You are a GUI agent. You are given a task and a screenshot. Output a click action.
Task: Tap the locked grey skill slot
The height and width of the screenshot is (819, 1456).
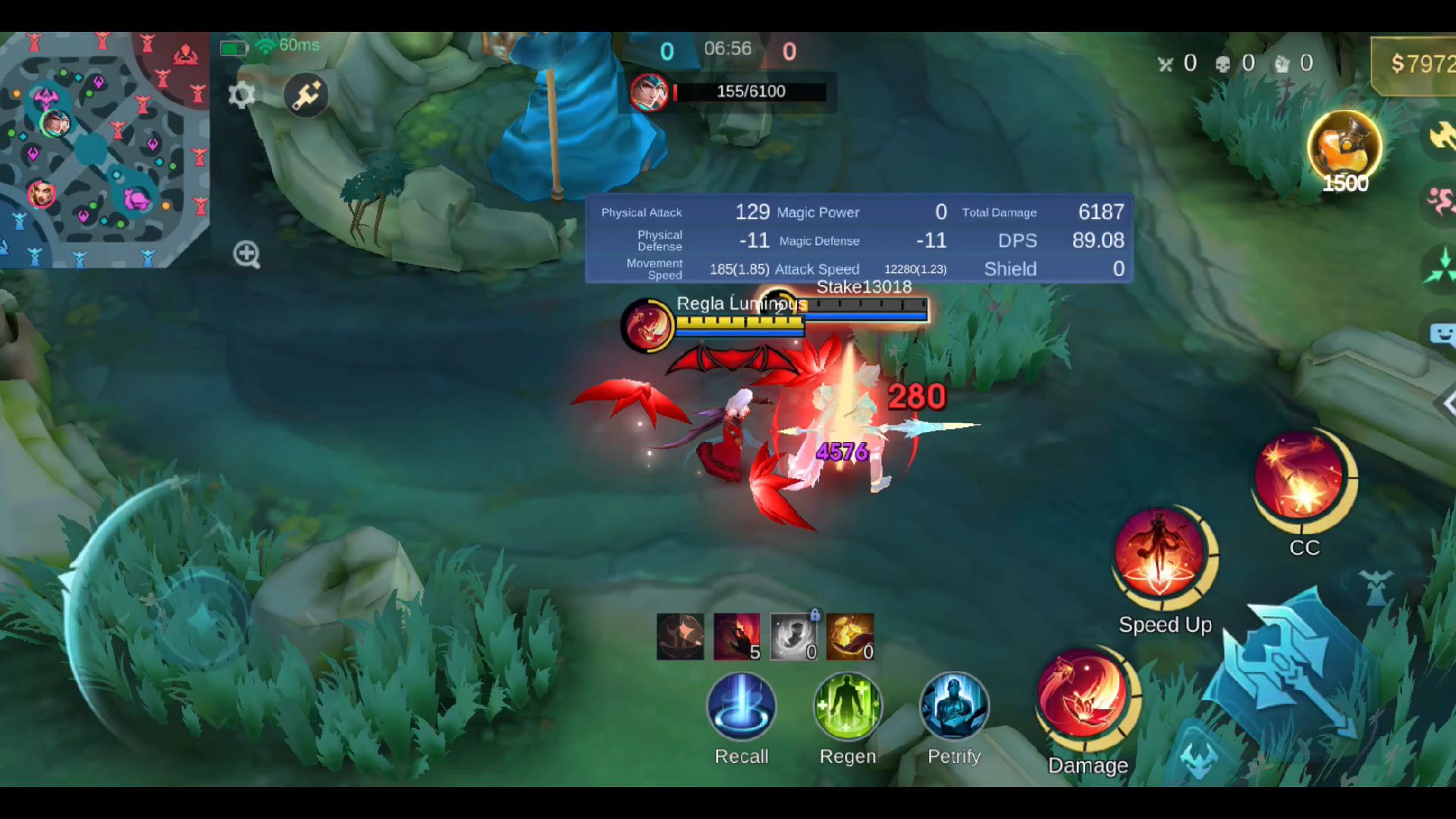[793, 637]
